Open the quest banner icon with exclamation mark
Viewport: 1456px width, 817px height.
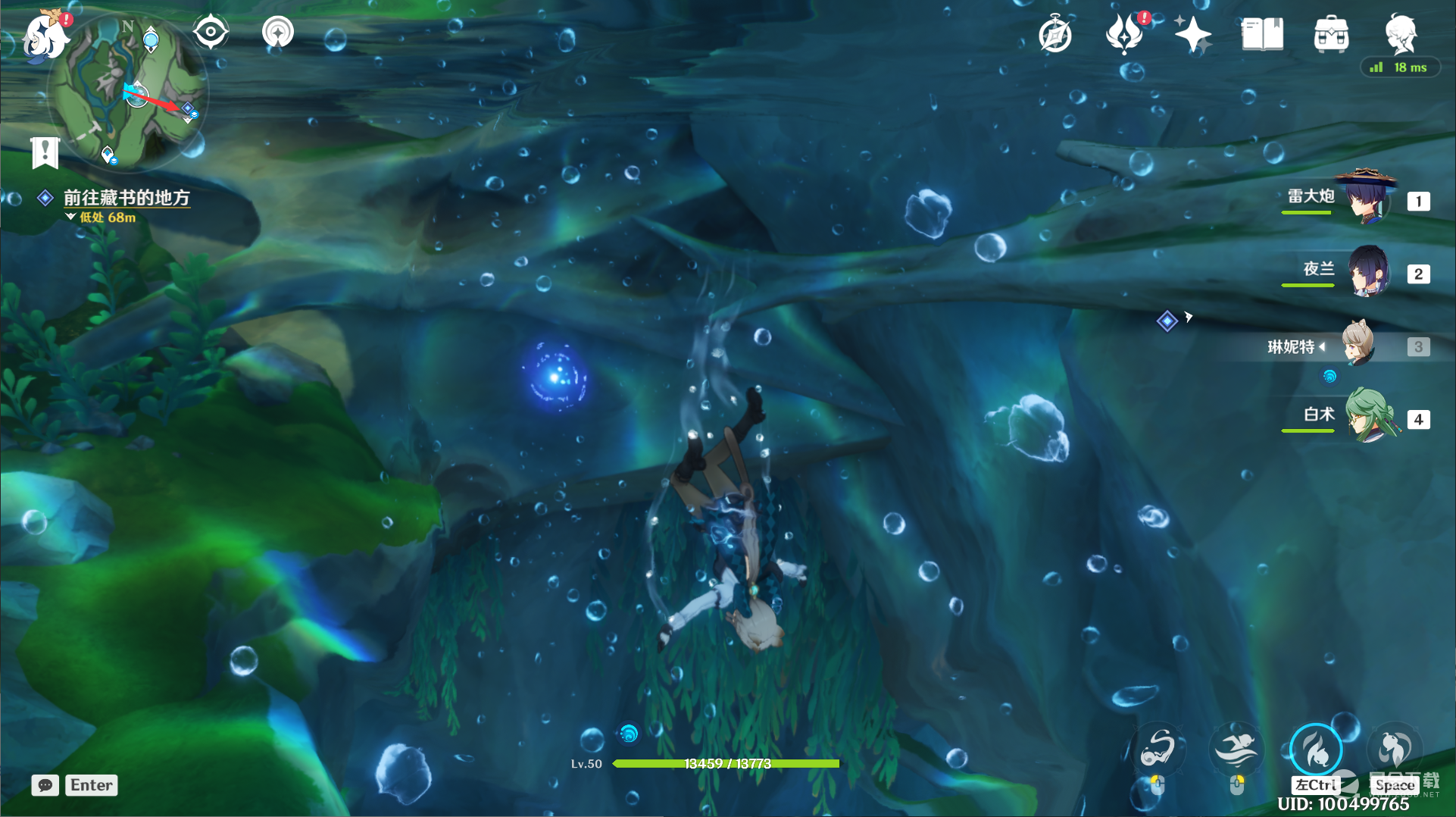45,152
